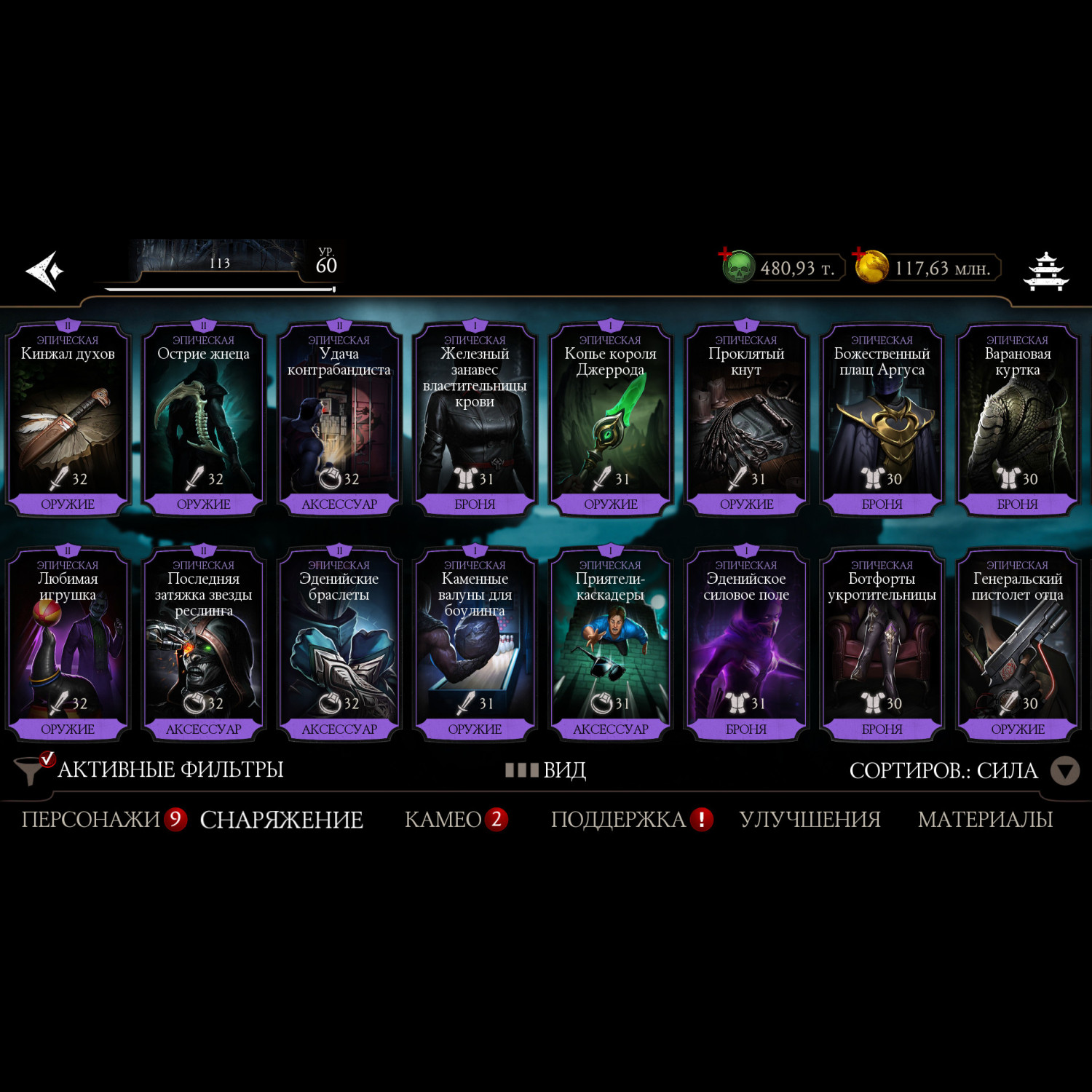Go back with the arrow button
The height and width of the screenshot is (1092, 1092).
click(45, 271)
